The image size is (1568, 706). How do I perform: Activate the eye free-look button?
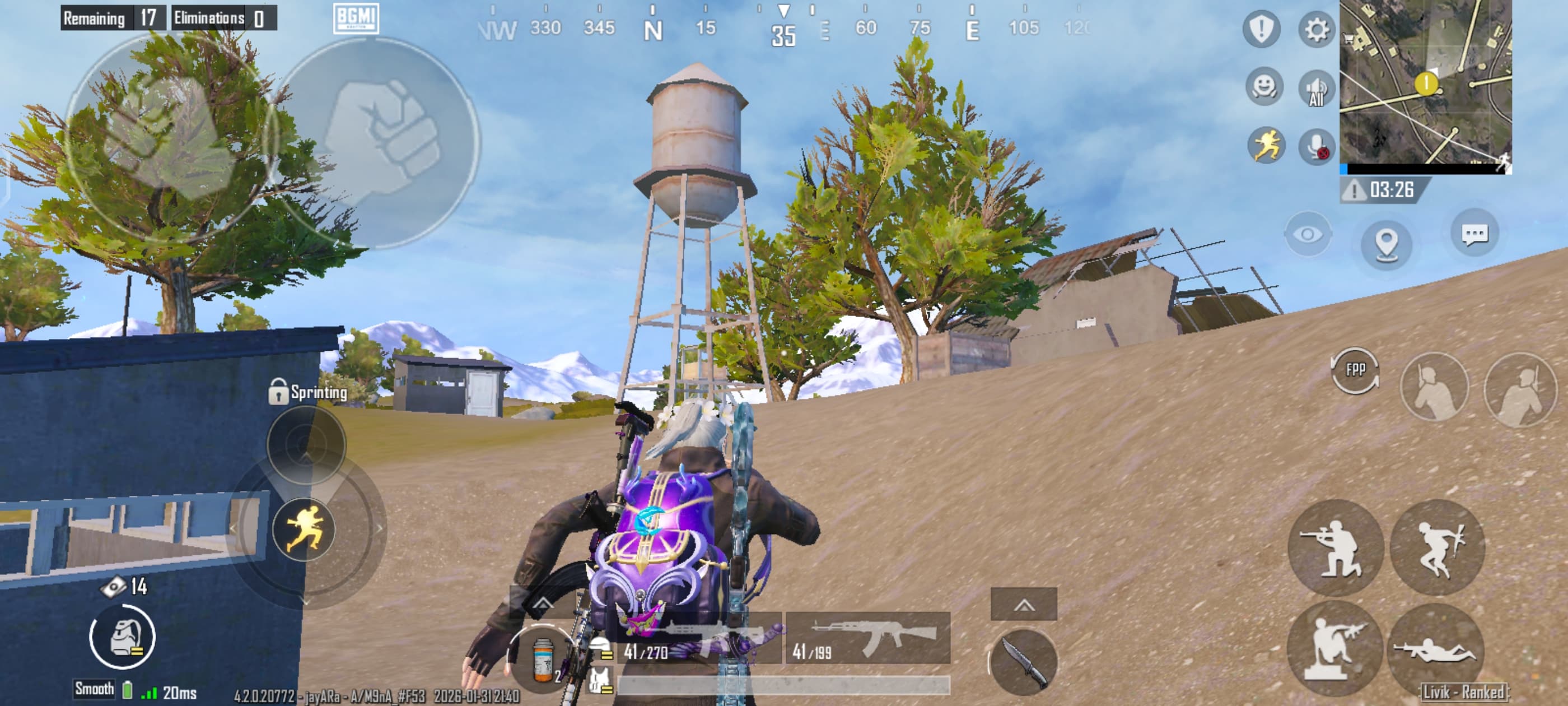1307,235
